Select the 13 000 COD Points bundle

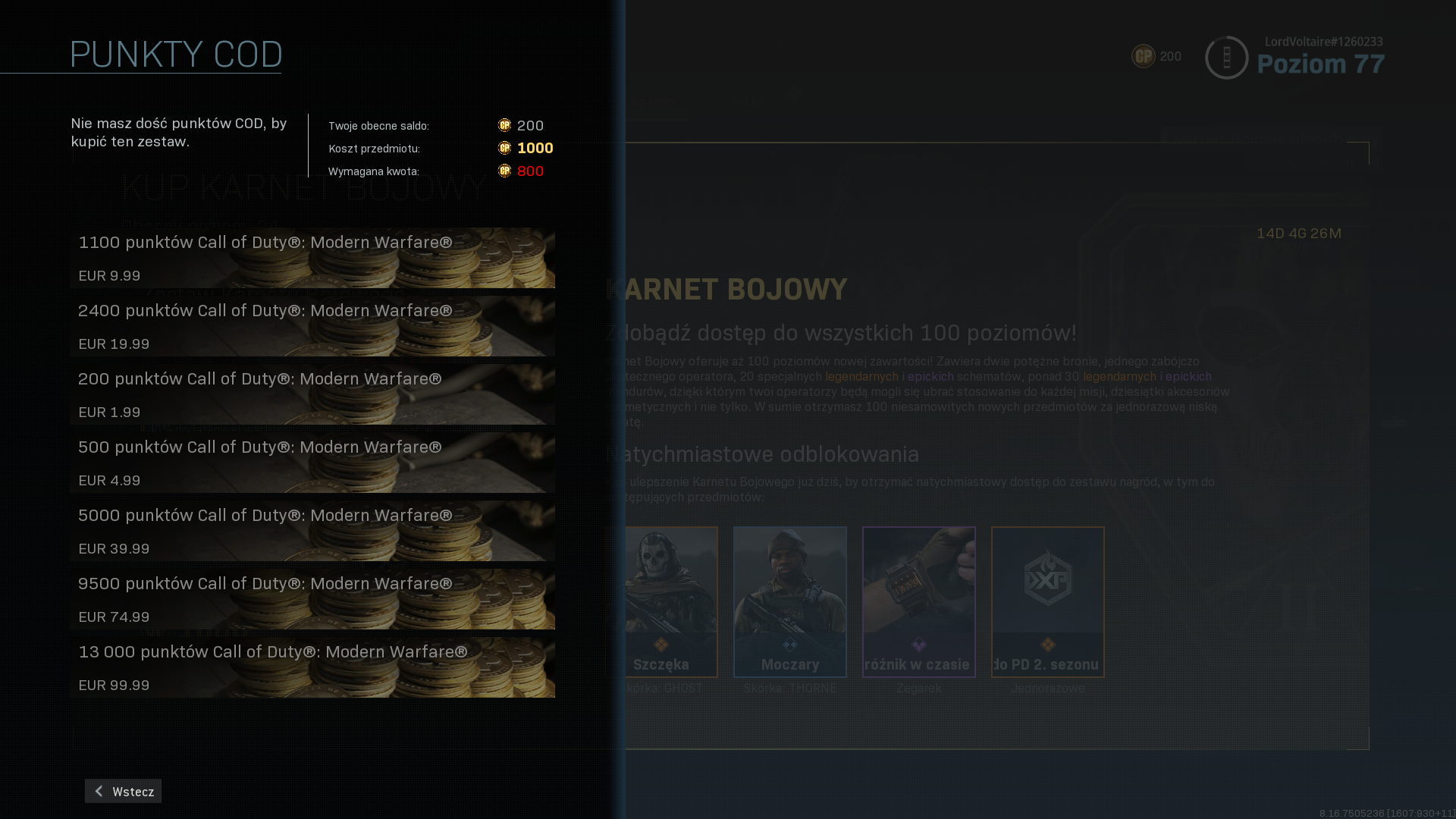311,667
